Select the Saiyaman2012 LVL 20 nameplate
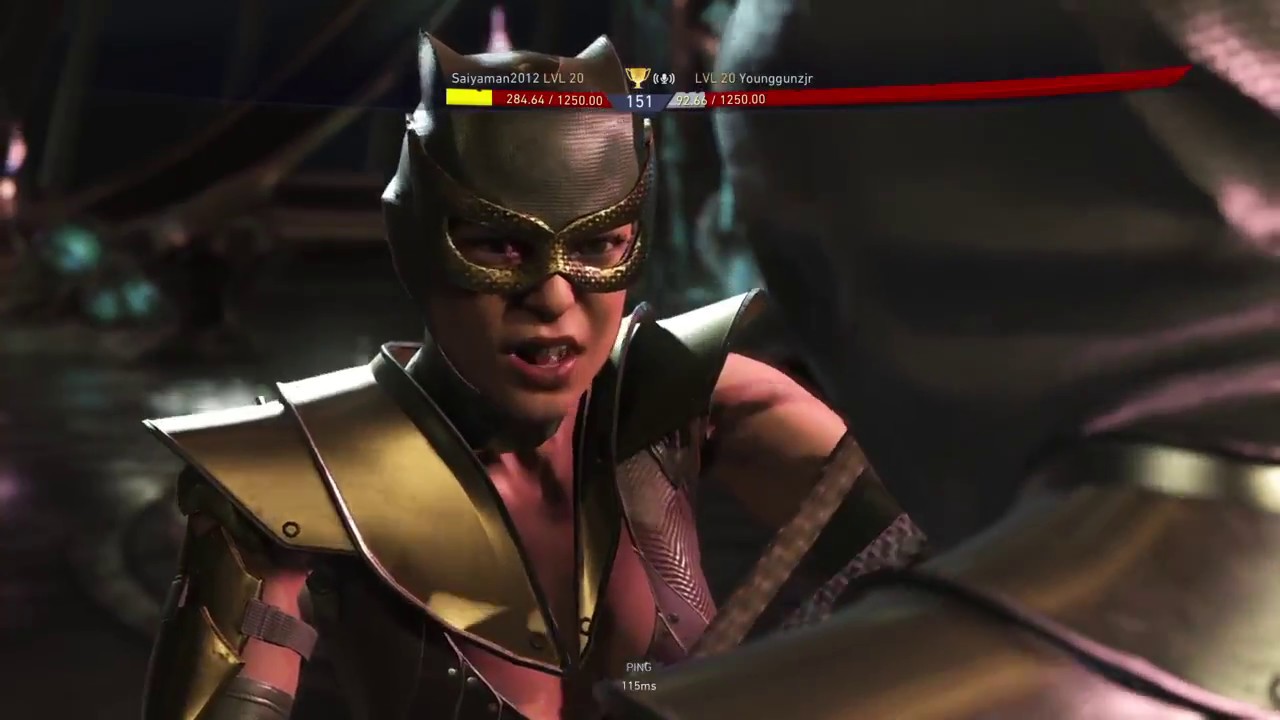 tap(517, 77)
